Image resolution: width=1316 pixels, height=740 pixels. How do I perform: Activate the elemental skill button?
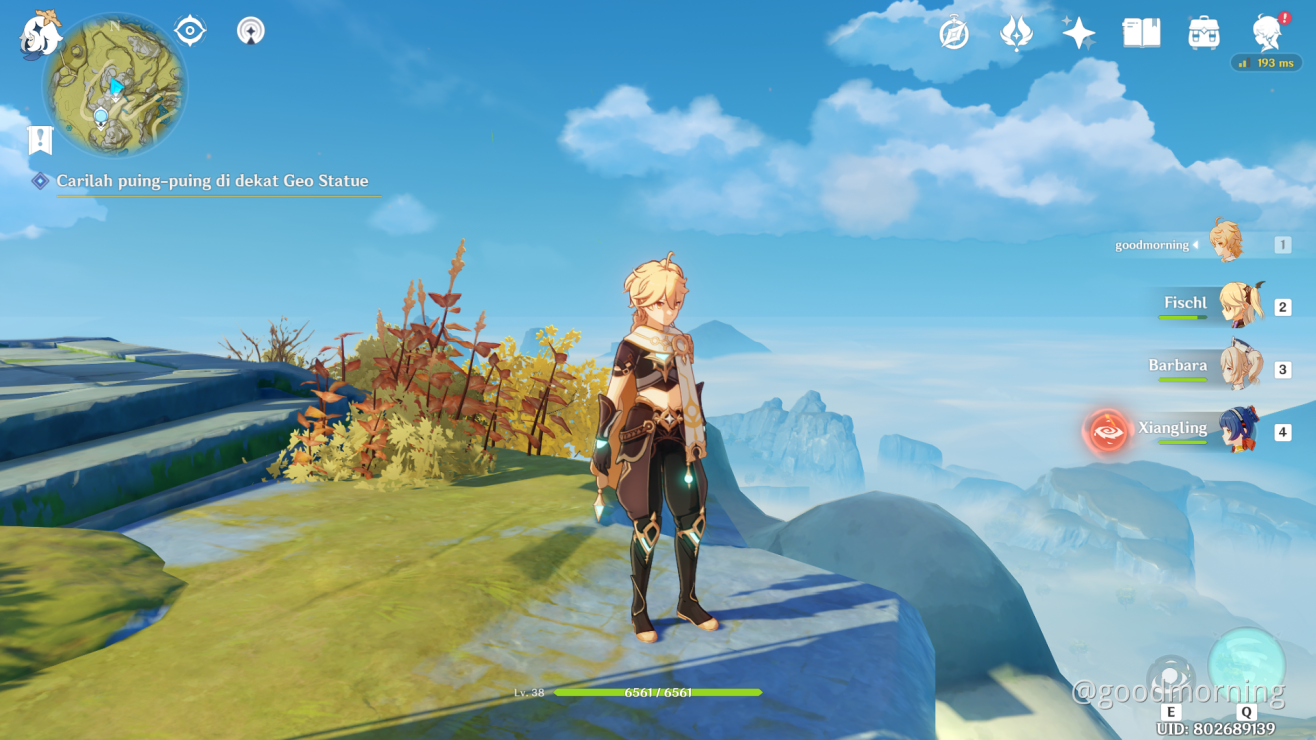(x=1170, y=678)
